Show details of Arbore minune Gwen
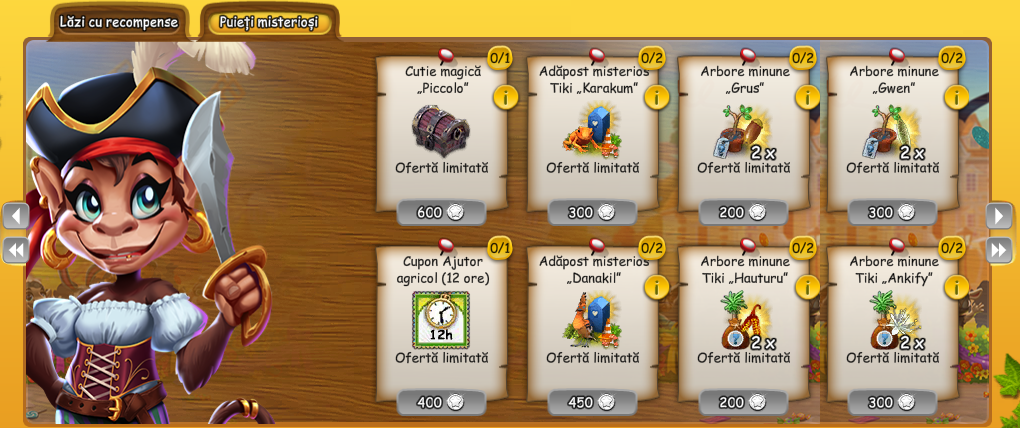 [x=956, y=97]
